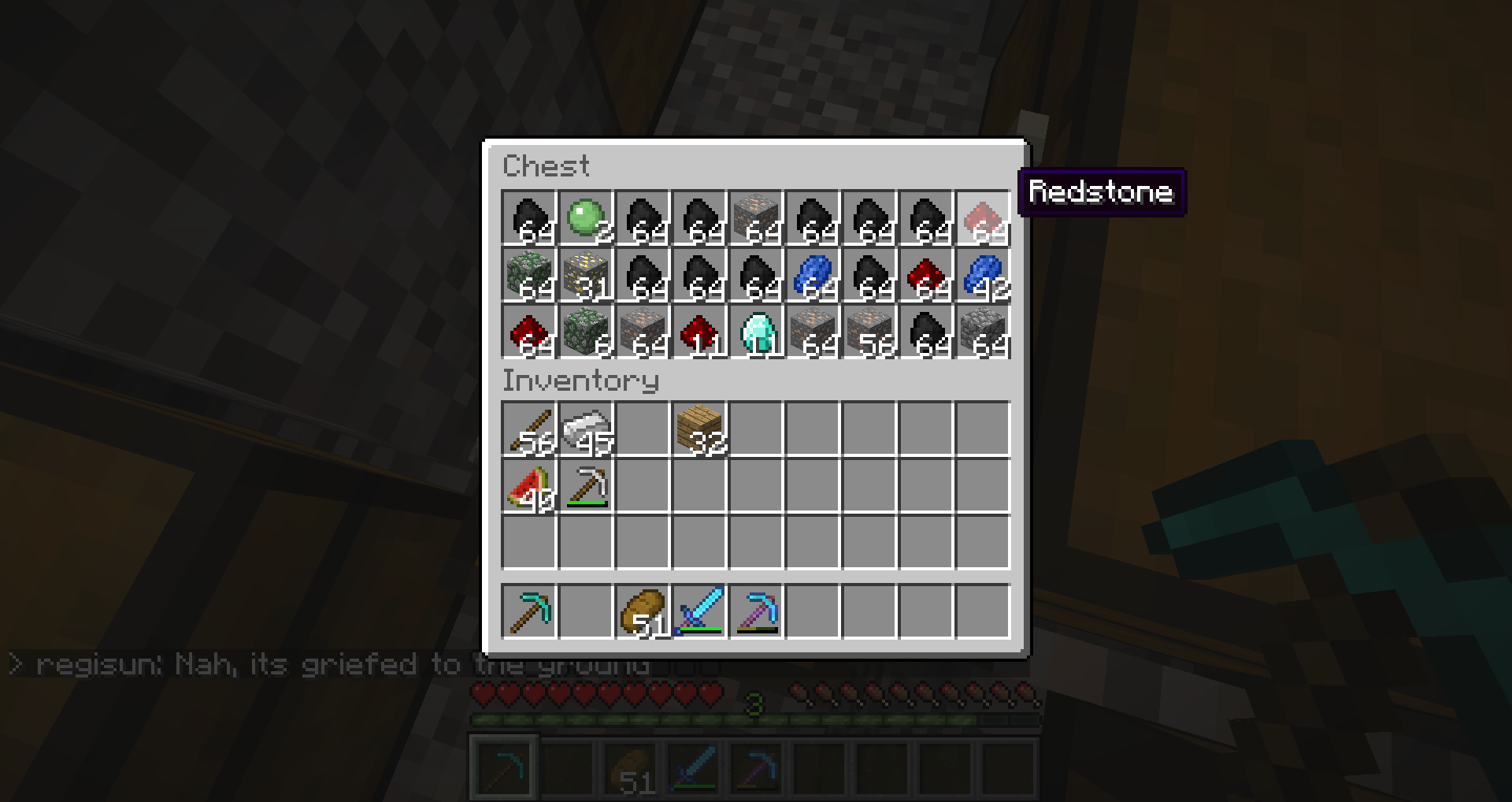Select the food stack of 51 in hotbar
Viewport: 1512px width, 802px height.
click(x=643, y=611)
